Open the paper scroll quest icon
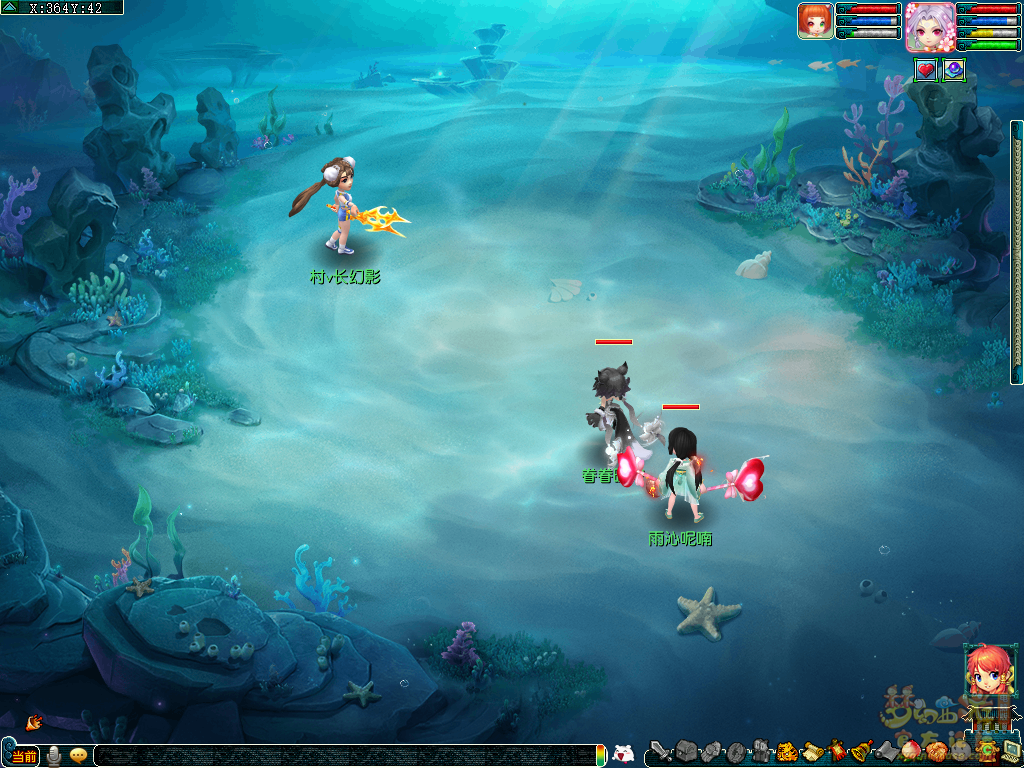 point(812,751)
